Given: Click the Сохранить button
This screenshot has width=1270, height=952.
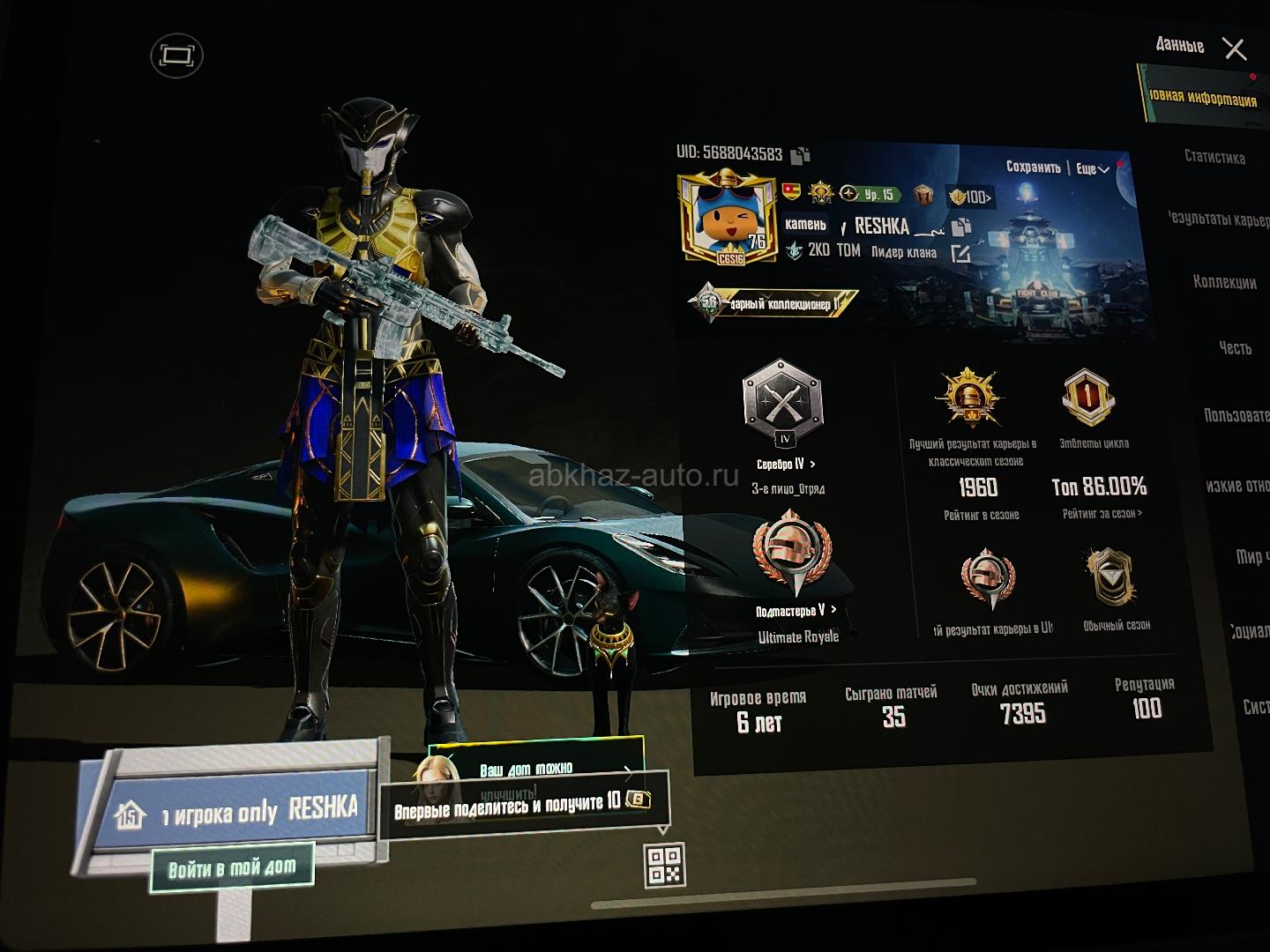Looking at the screenshot, I should point(1033,167).
